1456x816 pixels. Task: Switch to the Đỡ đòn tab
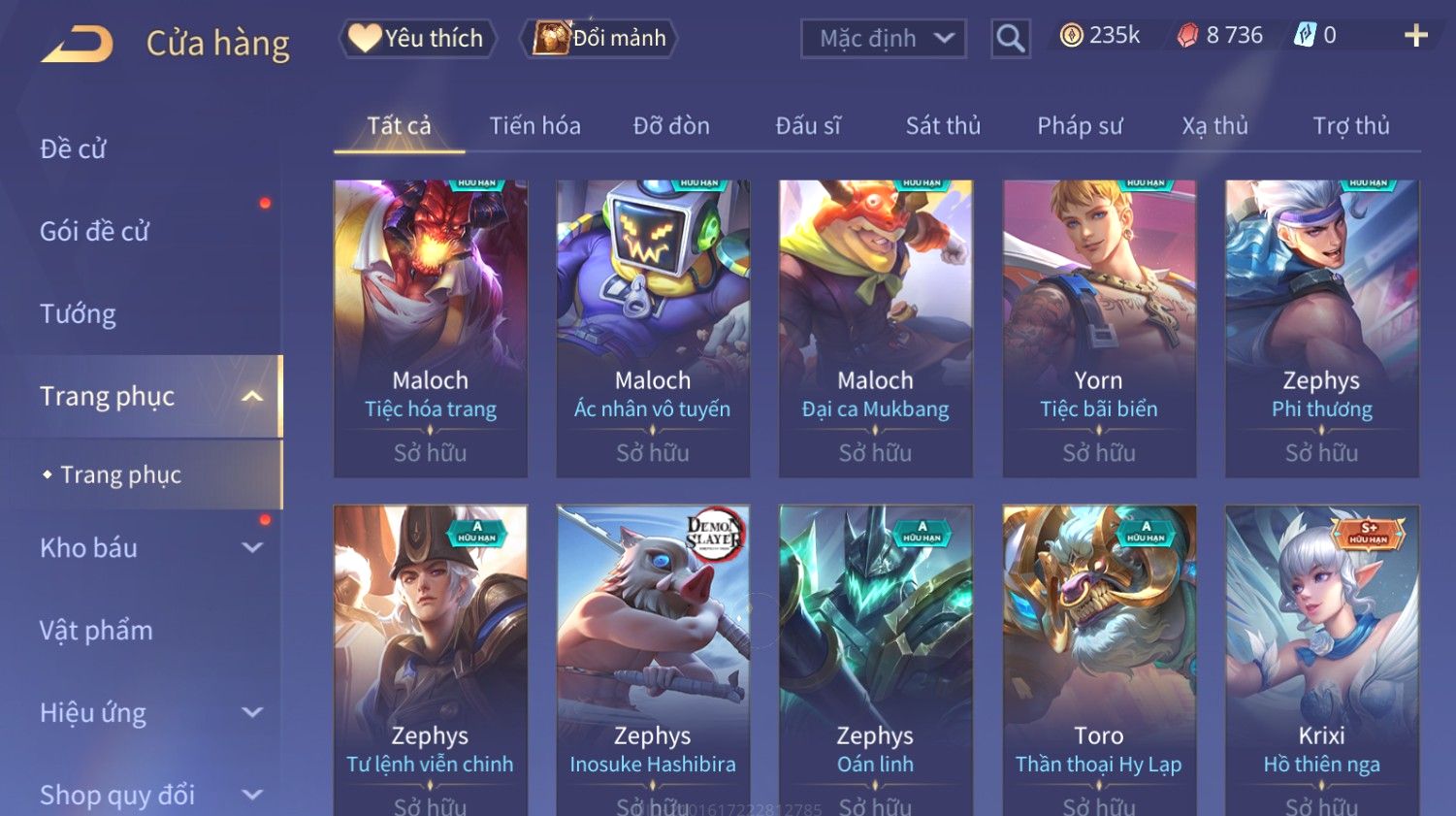coord(671,126)
